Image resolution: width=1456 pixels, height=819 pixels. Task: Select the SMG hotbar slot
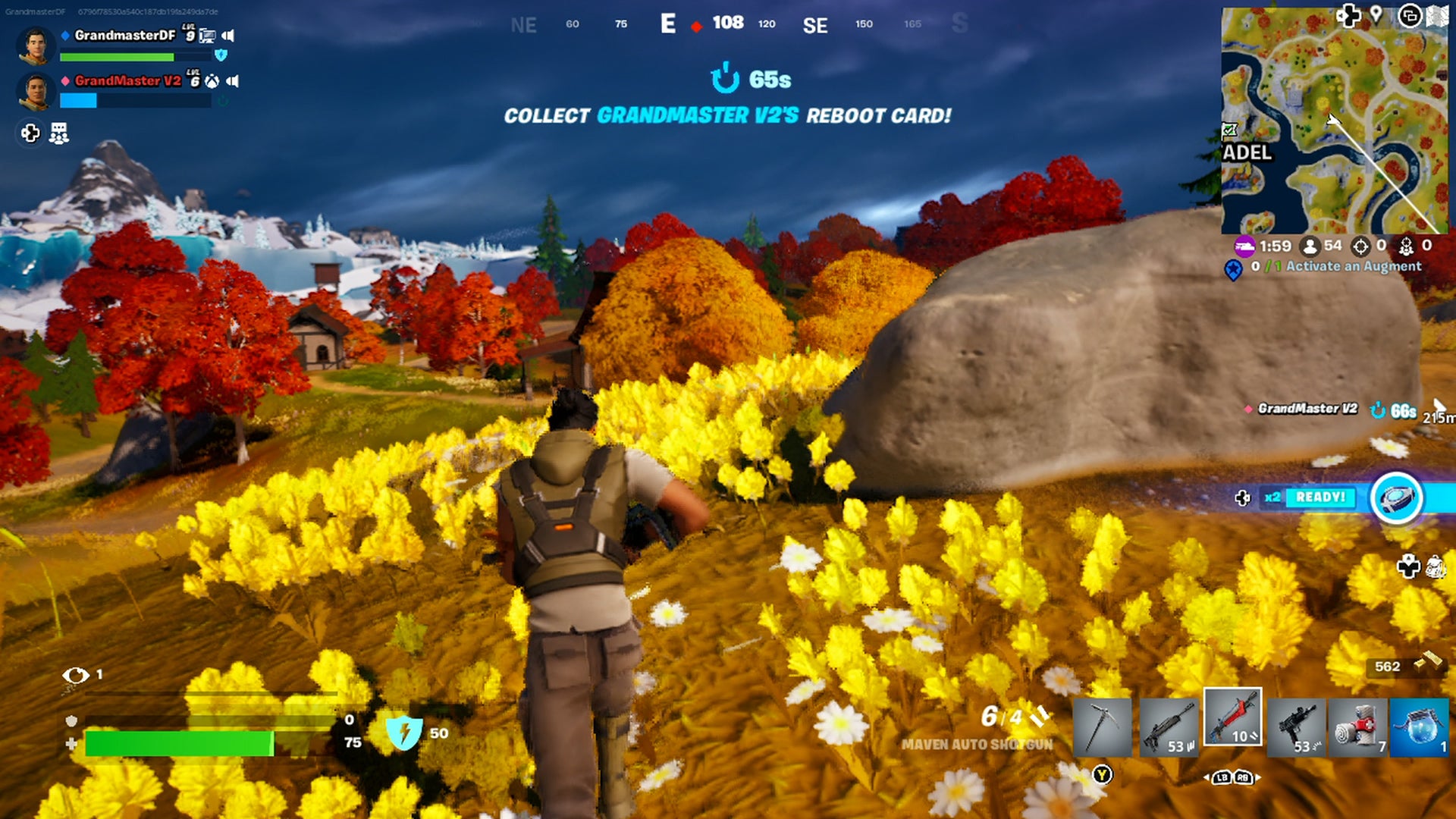[x=1296, y=726]
